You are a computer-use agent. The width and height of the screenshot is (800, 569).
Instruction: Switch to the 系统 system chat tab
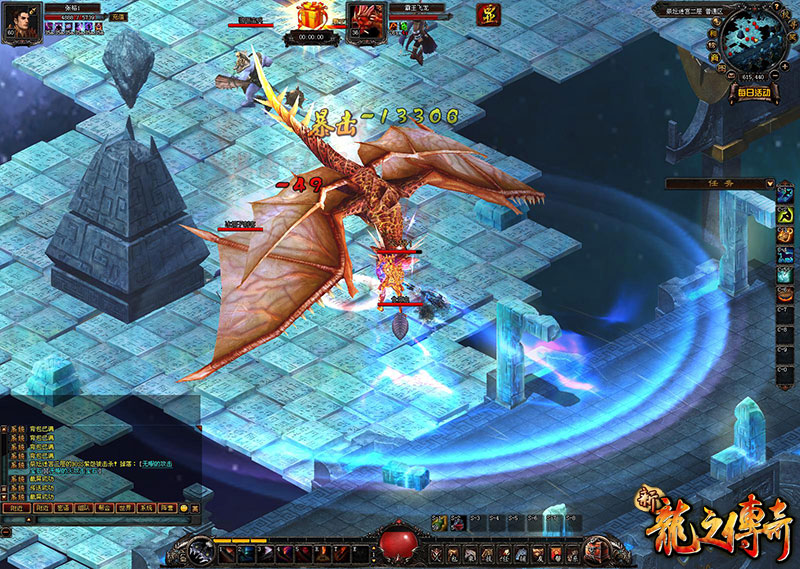(147, 508)
